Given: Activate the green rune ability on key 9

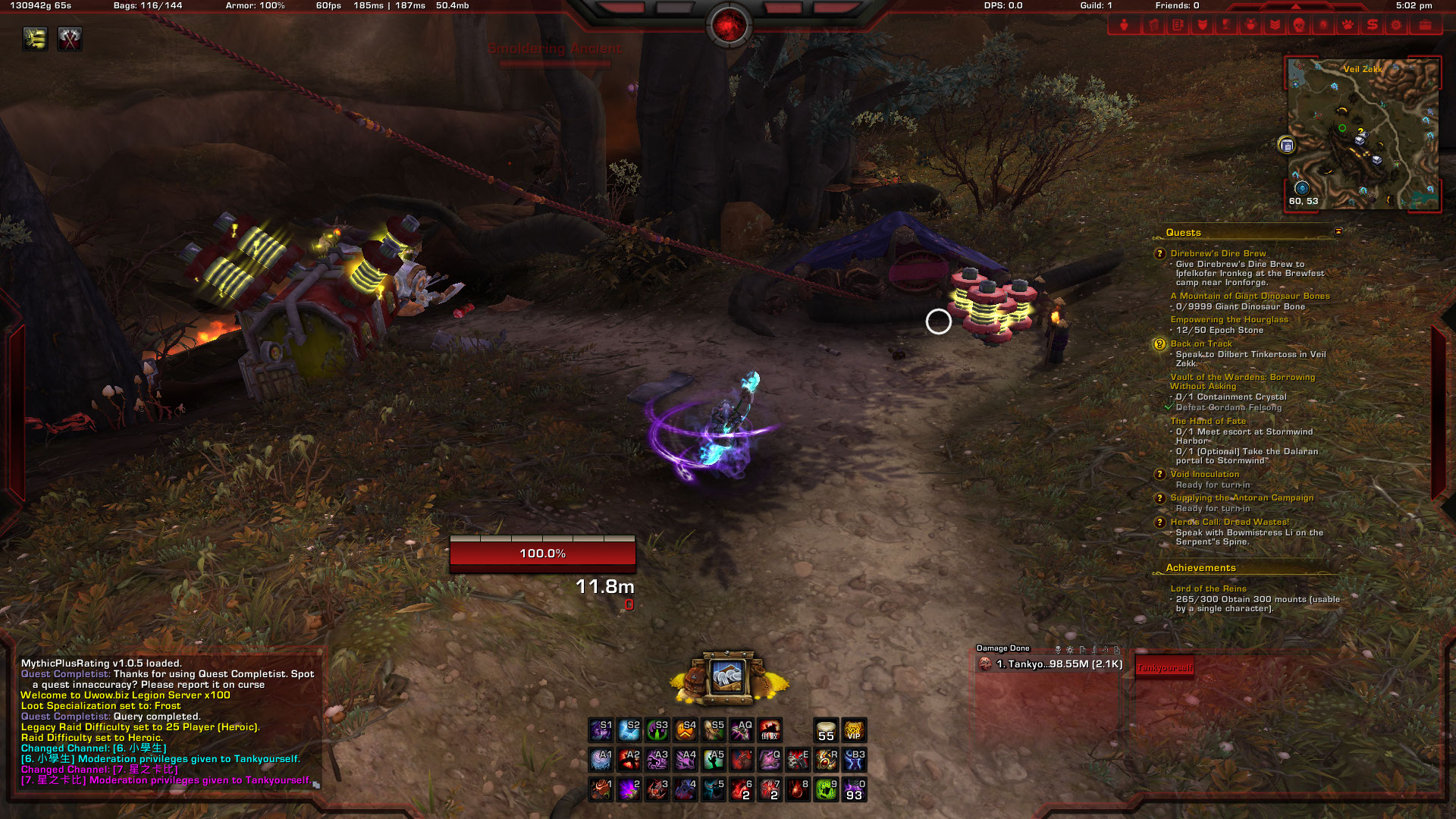Looking at the screenshot, I should [x=826, y=789].
